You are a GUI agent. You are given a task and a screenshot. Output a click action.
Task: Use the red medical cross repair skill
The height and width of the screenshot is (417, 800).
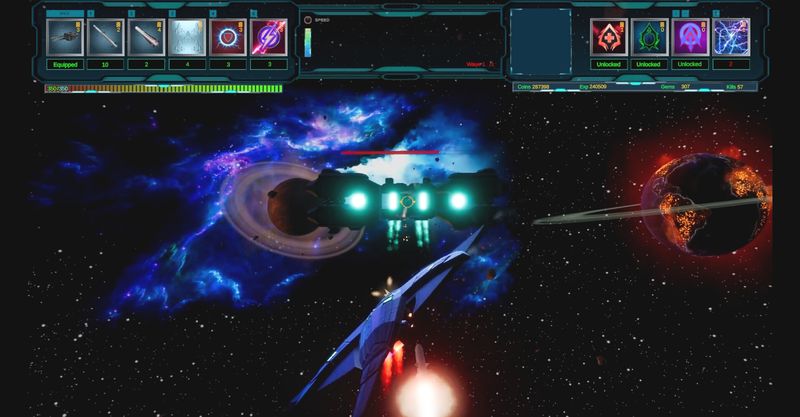coord(608,37)
